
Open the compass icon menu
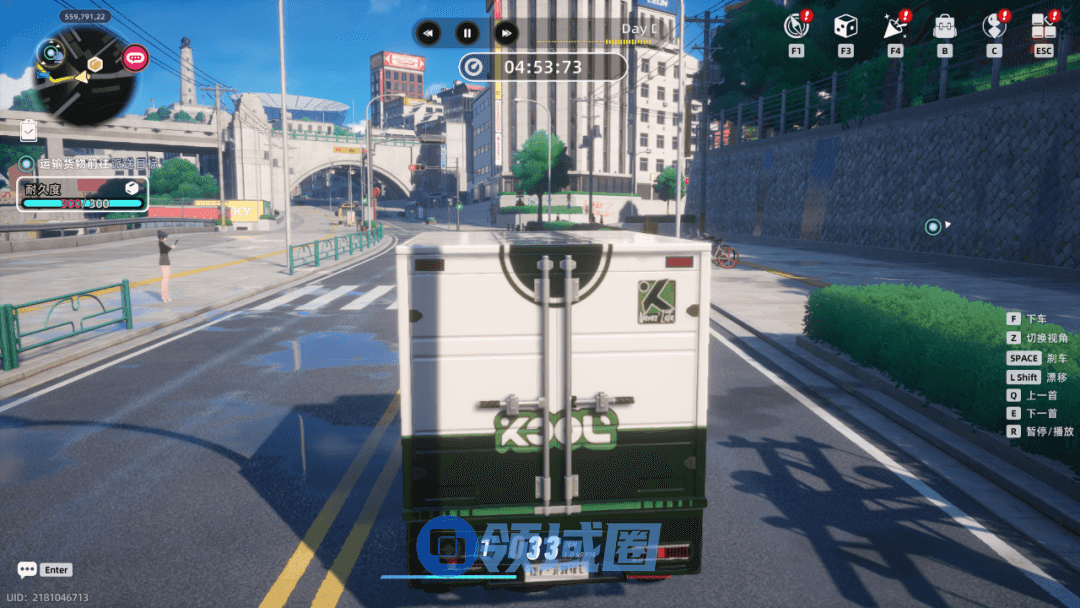point(796,25)
